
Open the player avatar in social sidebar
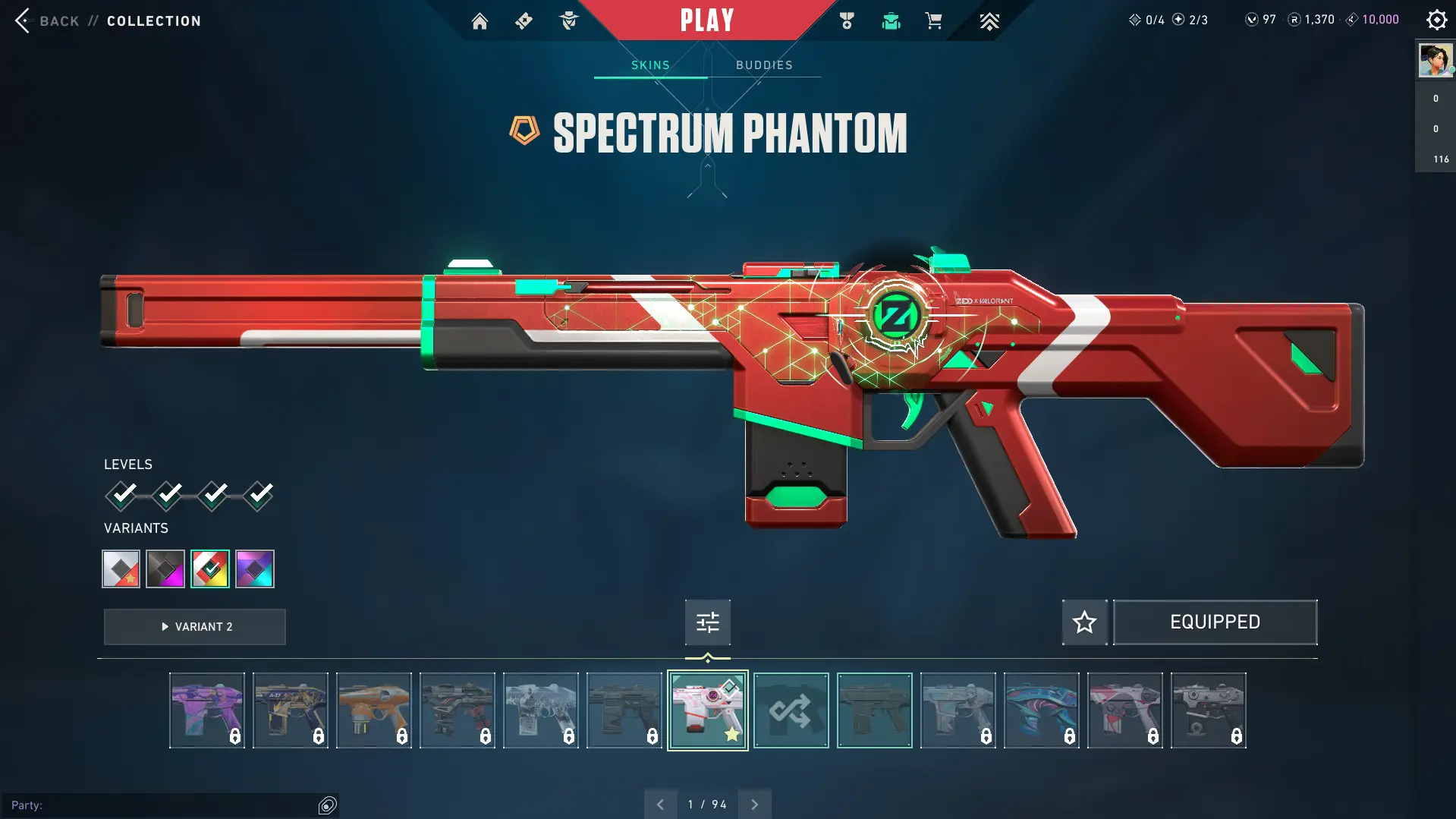[x=1435, y=61]
